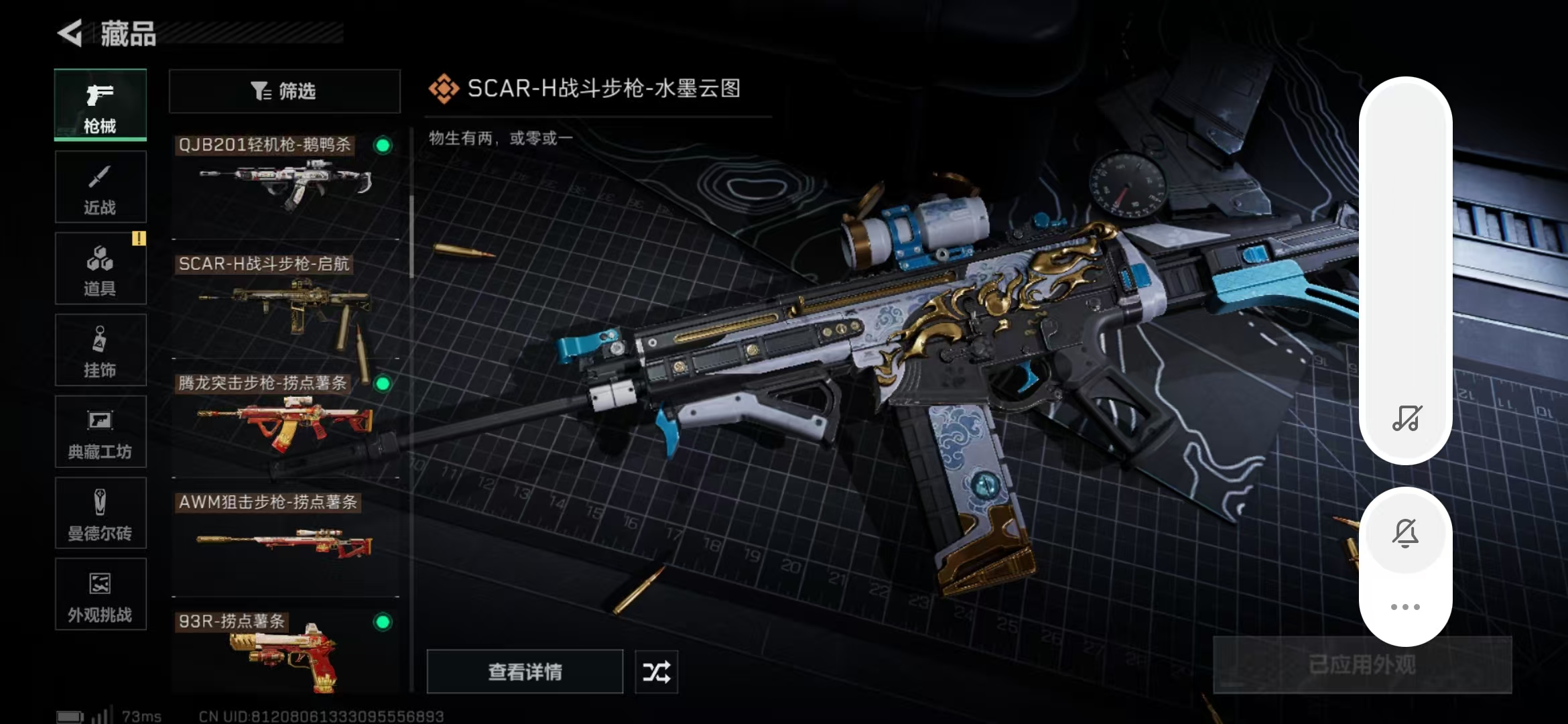
Task: Open the 筛选 filter options
Action: point(284,91)
